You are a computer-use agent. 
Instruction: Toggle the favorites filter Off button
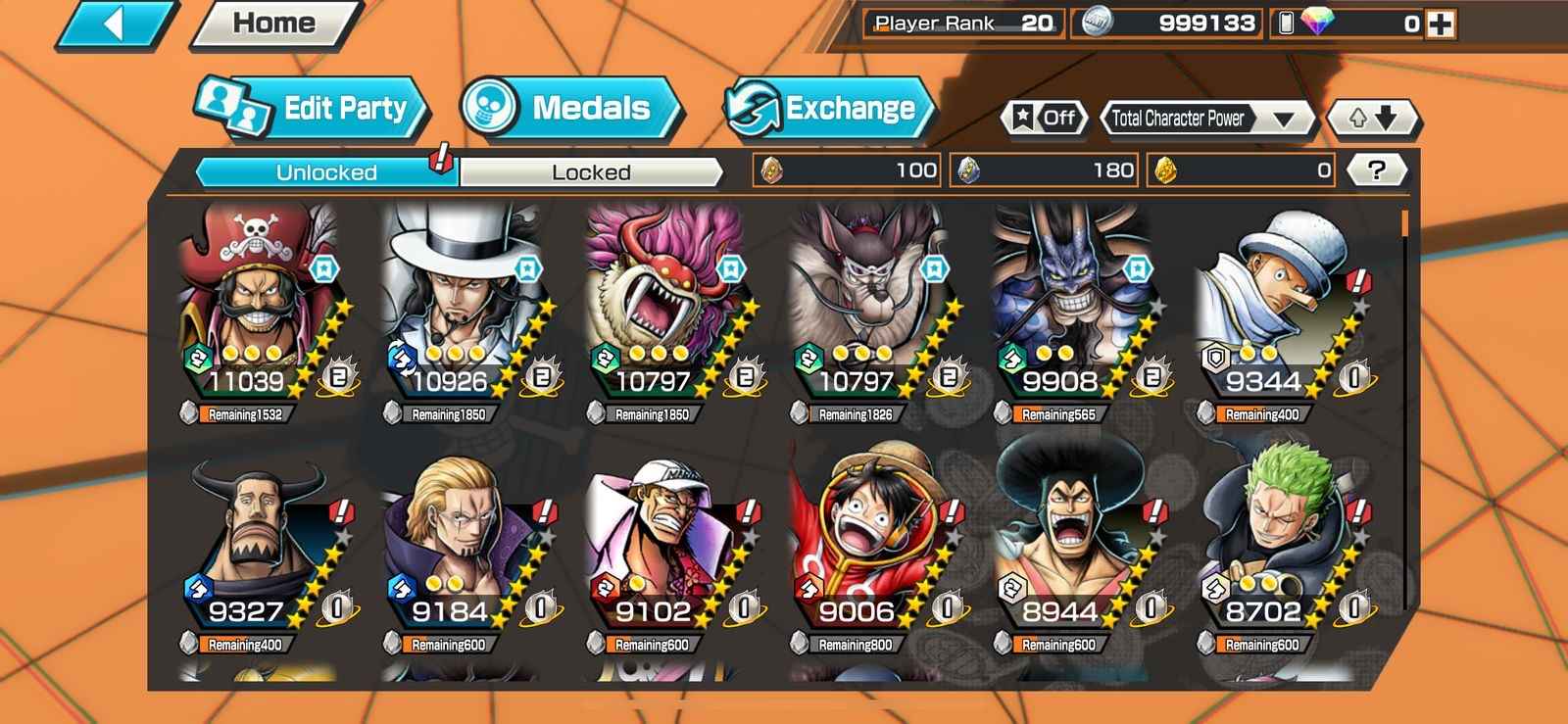pyautogui.click(x=1045, y=119)
